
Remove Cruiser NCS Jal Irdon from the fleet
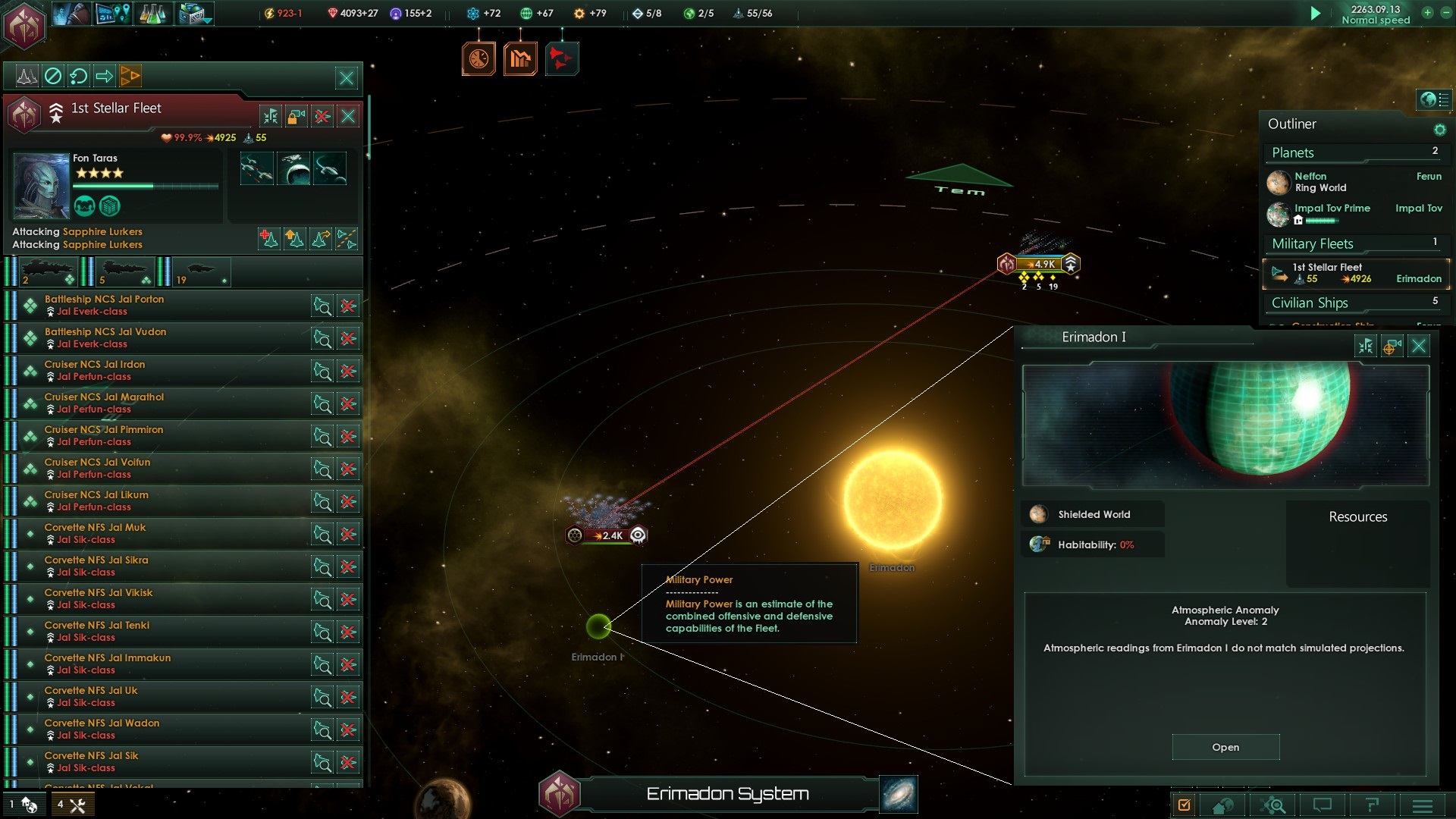tap(348, 372)
